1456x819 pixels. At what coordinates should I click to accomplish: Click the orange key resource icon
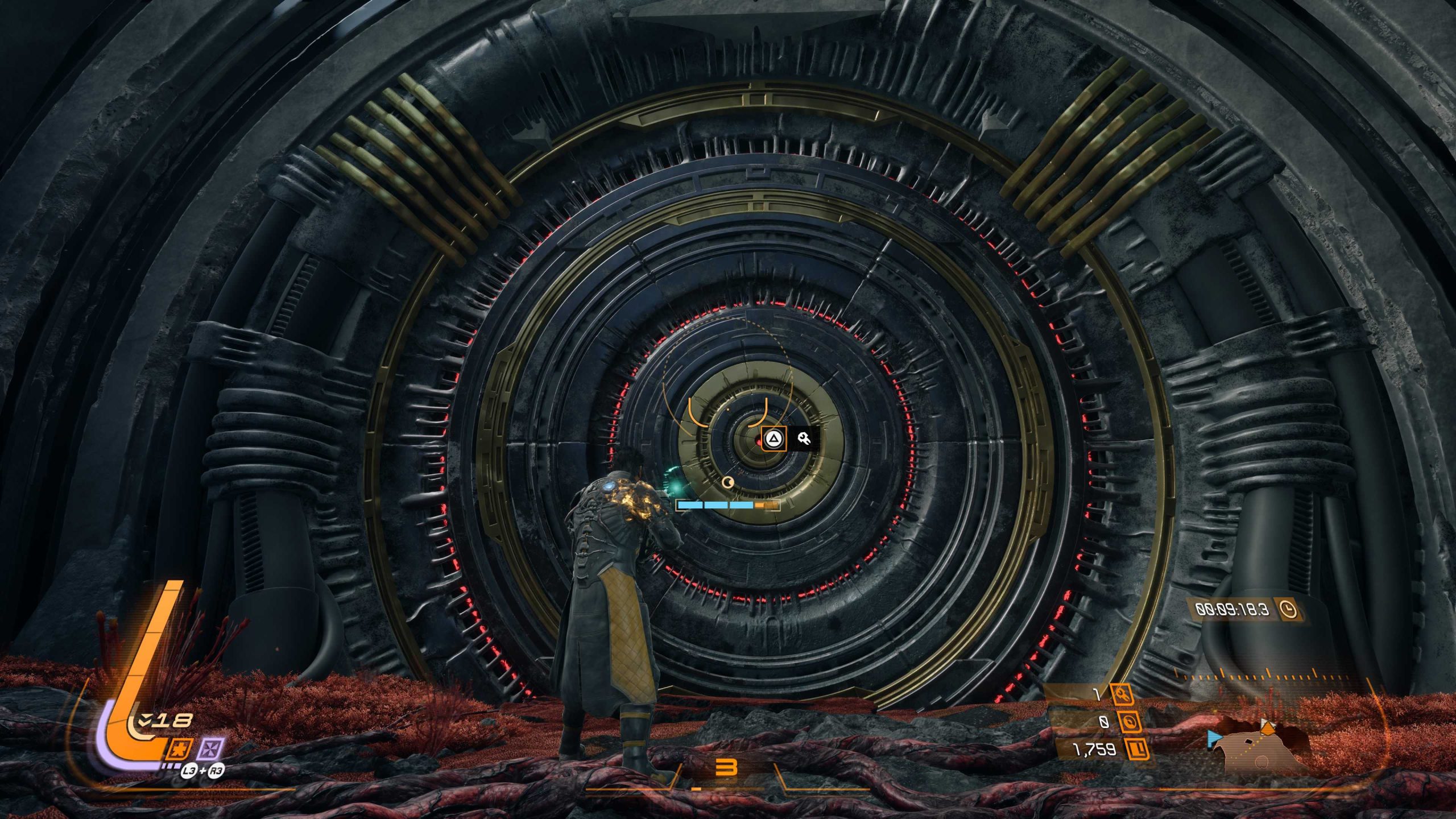pos(1122,694)
